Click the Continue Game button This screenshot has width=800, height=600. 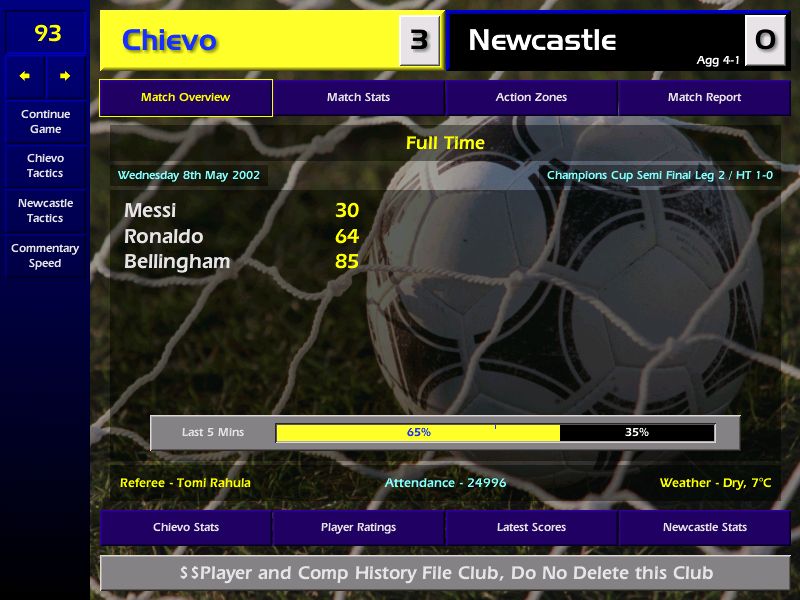[45, 121]
